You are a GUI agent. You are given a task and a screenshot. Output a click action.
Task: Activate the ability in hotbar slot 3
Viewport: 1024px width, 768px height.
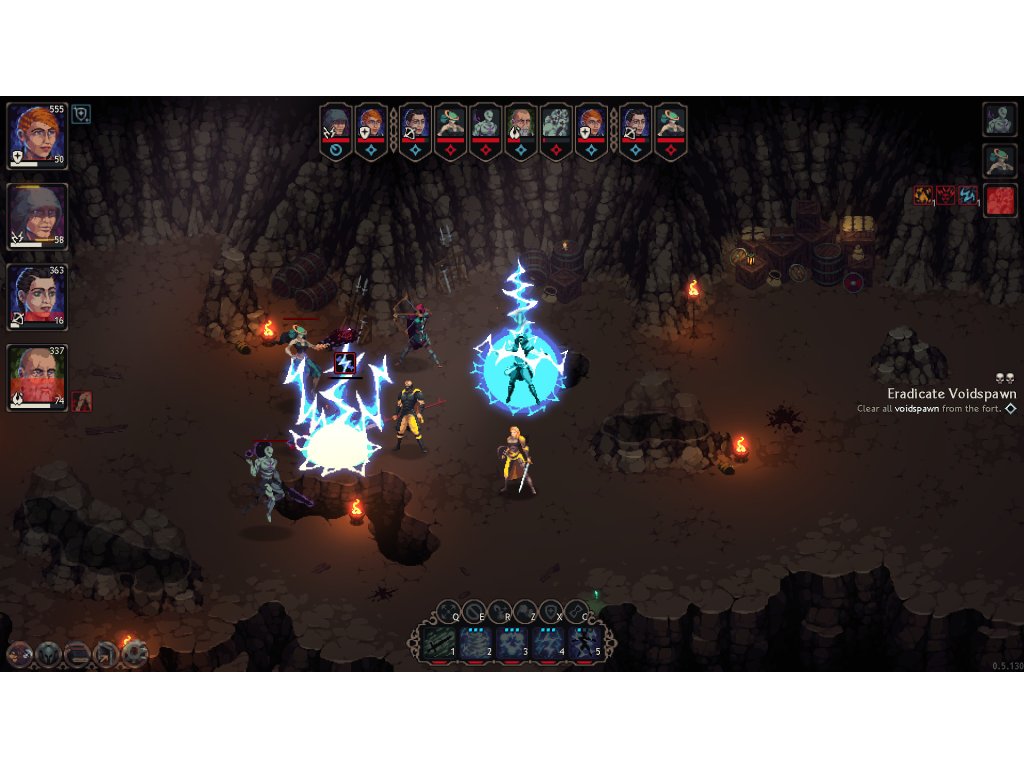512,642
